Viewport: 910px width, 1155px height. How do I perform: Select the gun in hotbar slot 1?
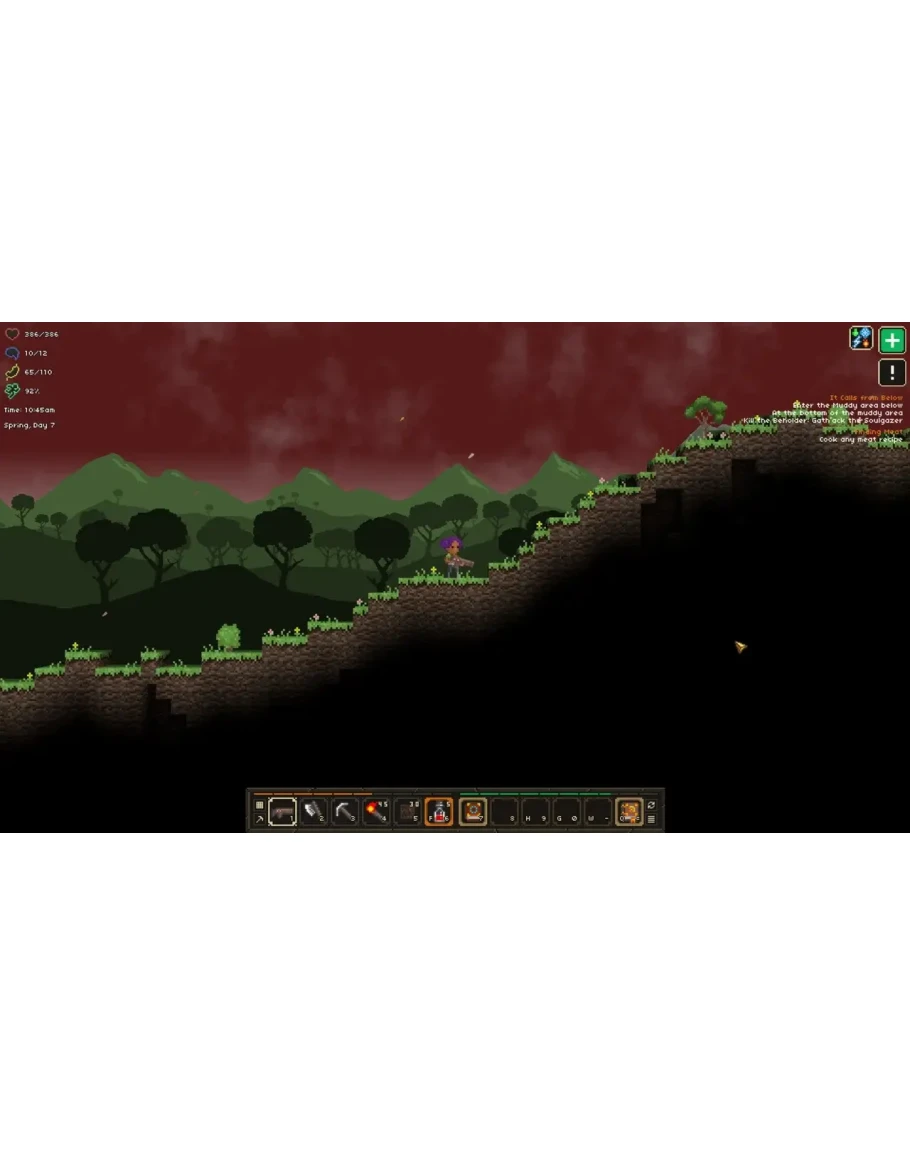[x=282, y=811]
